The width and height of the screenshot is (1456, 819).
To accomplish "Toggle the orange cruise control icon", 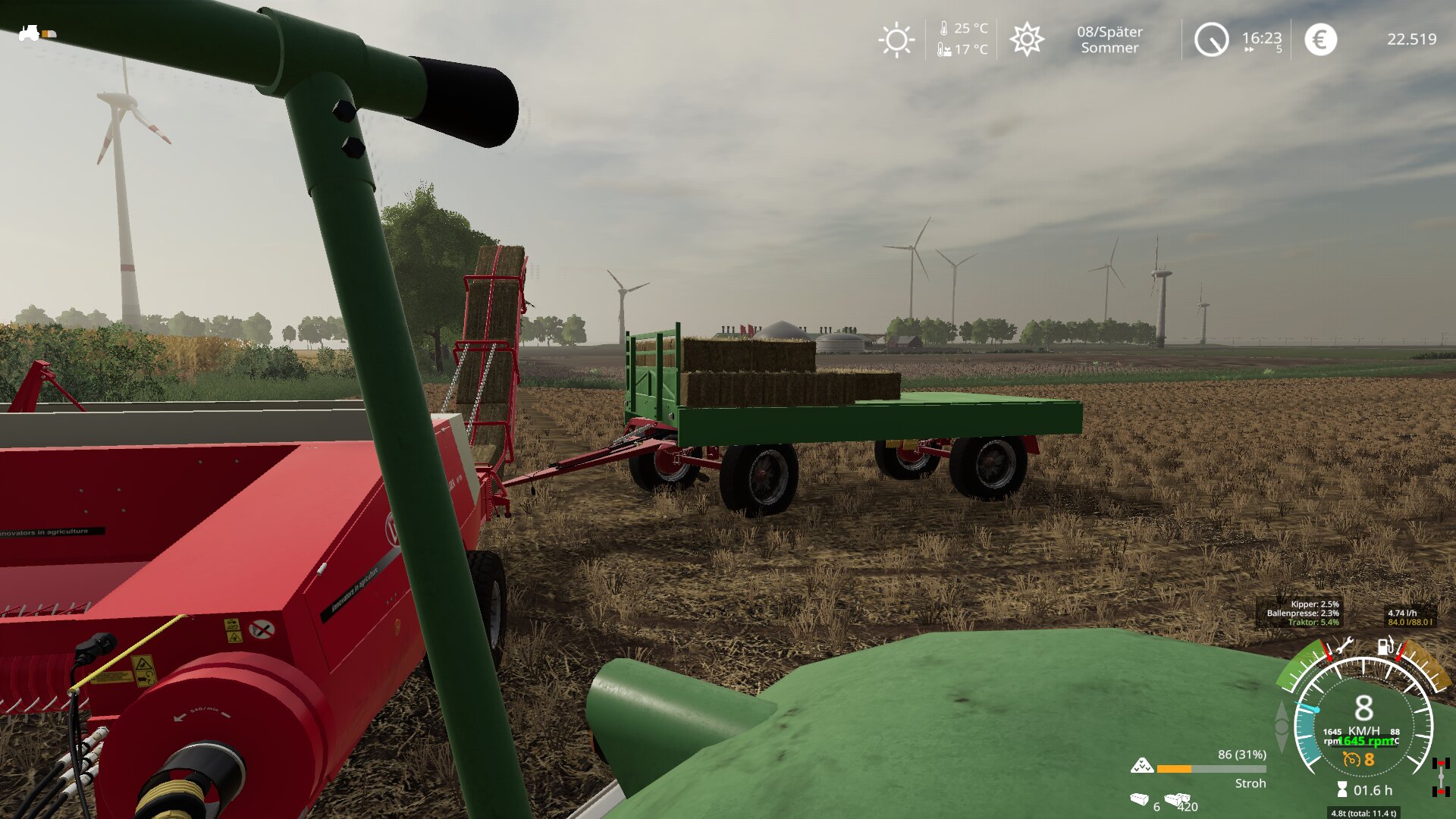I will (1351, 759).
